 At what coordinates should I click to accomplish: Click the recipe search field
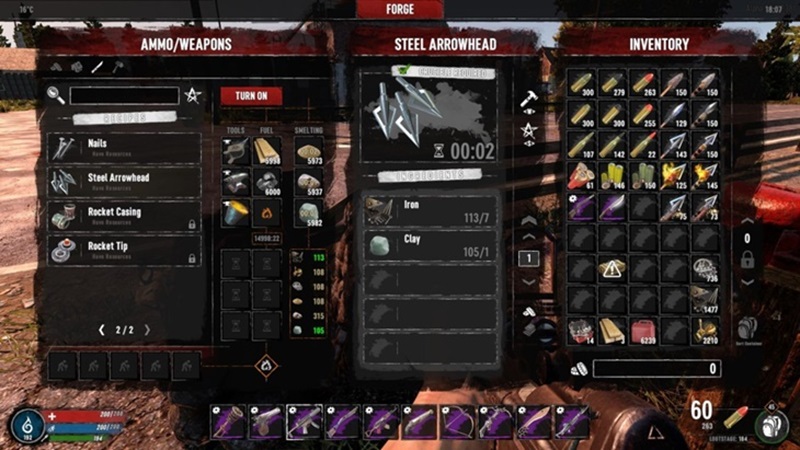point(125,96)
